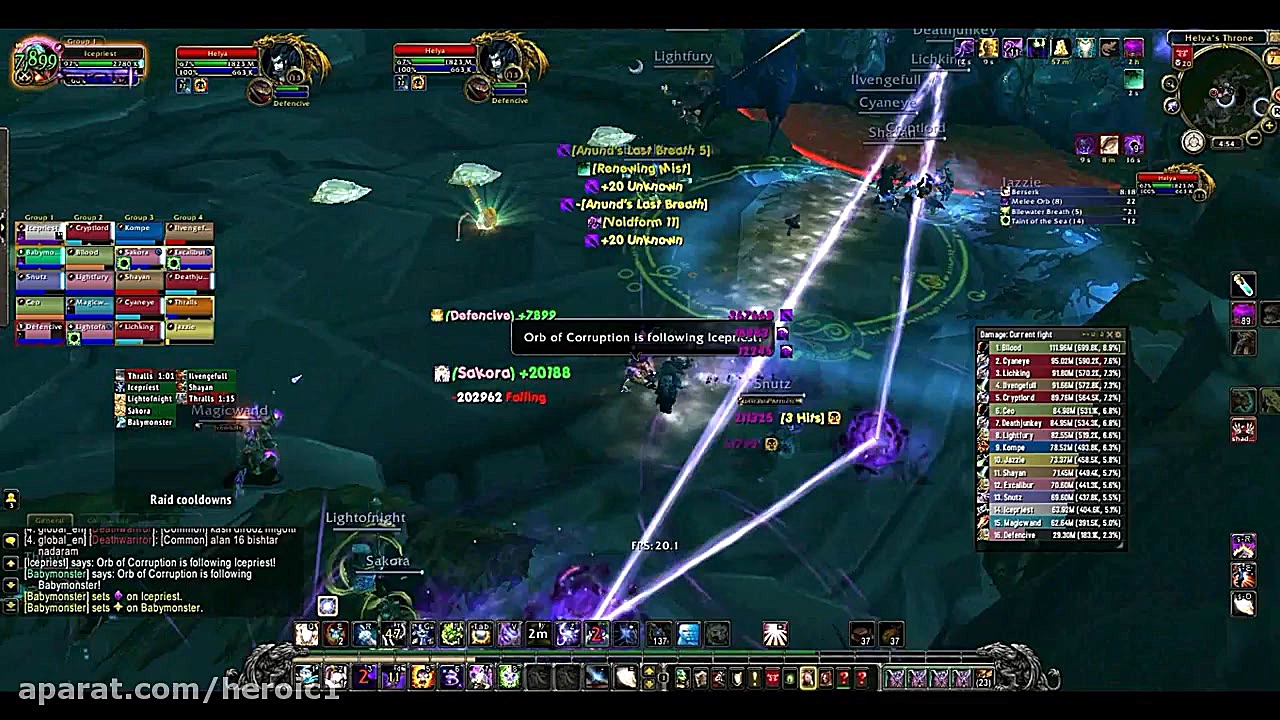Viewport: 1280px width, 720px height.
Task: Select the chat bubble icon beside the chat frame
Action: tap(12, 540)
